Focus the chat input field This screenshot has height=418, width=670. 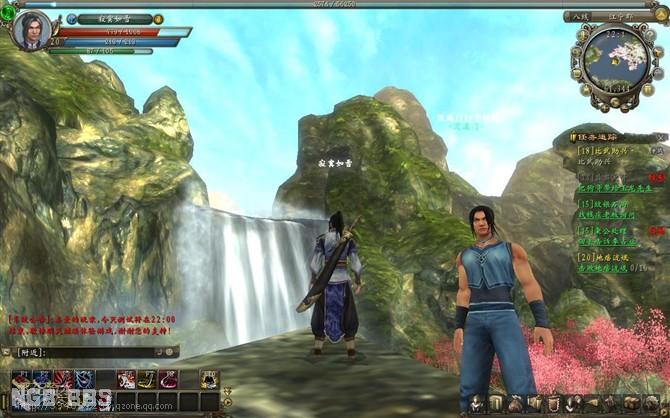click(100, 352)
